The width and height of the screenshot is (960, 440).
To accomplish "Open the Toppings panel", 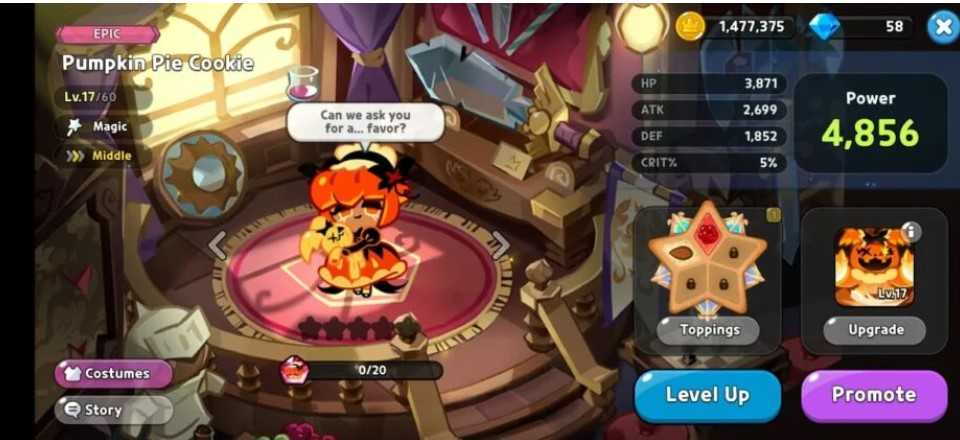I will click(x=709, y=329).
